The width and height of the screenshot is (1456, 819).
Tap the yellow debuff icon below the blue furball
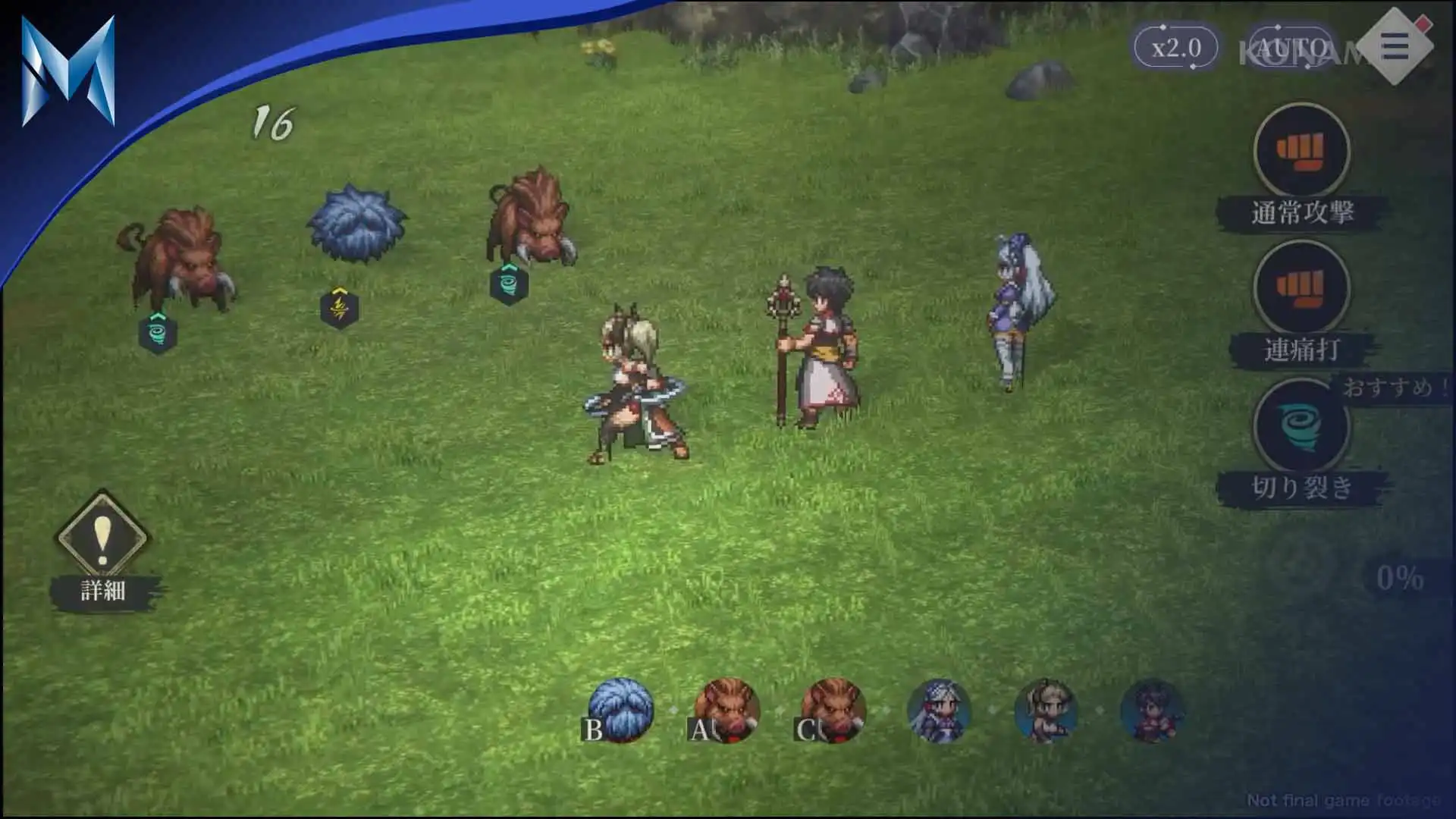[340, 309]
